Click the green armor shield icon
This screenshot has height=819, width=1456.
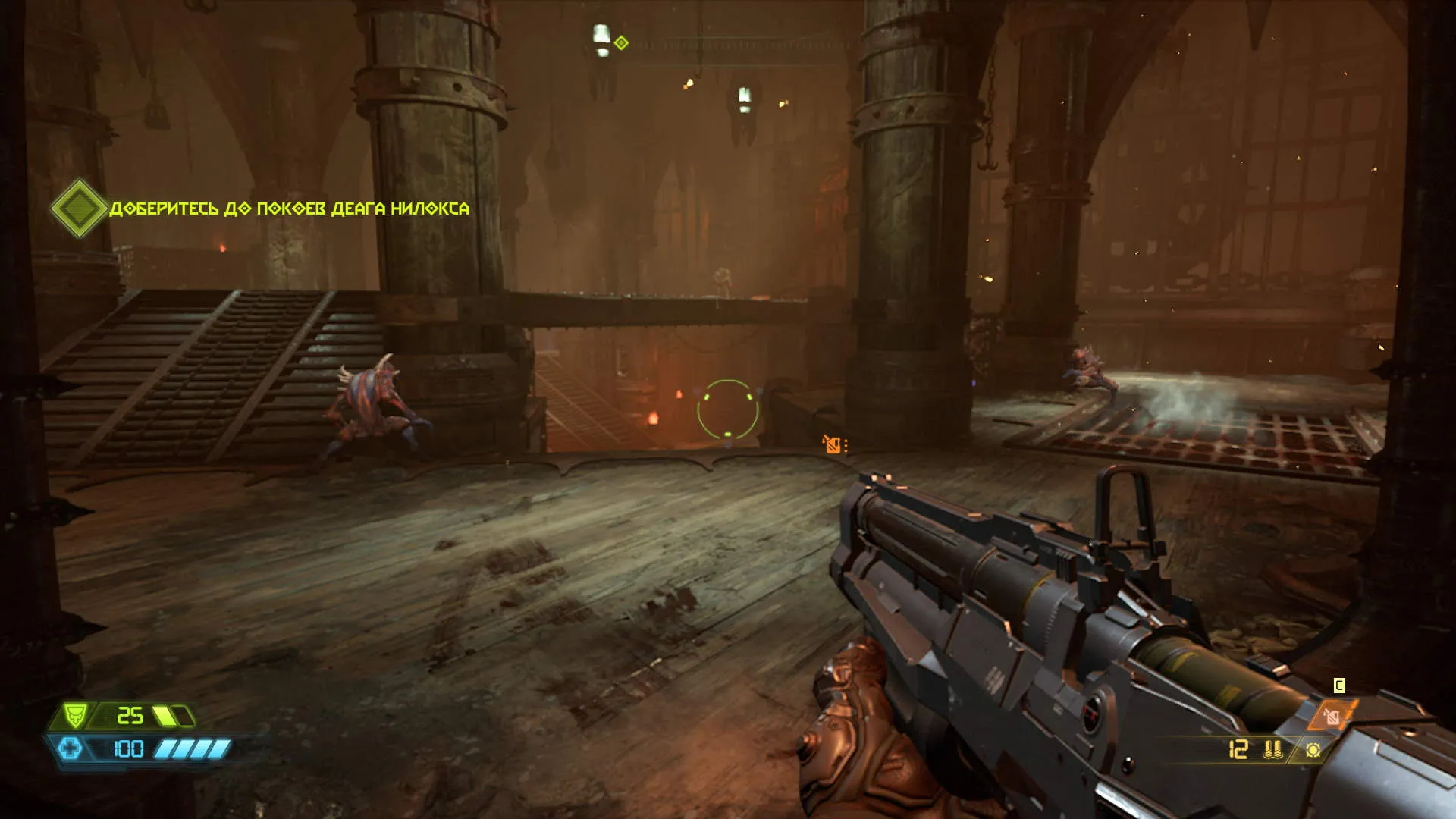(x=74, y=714)
